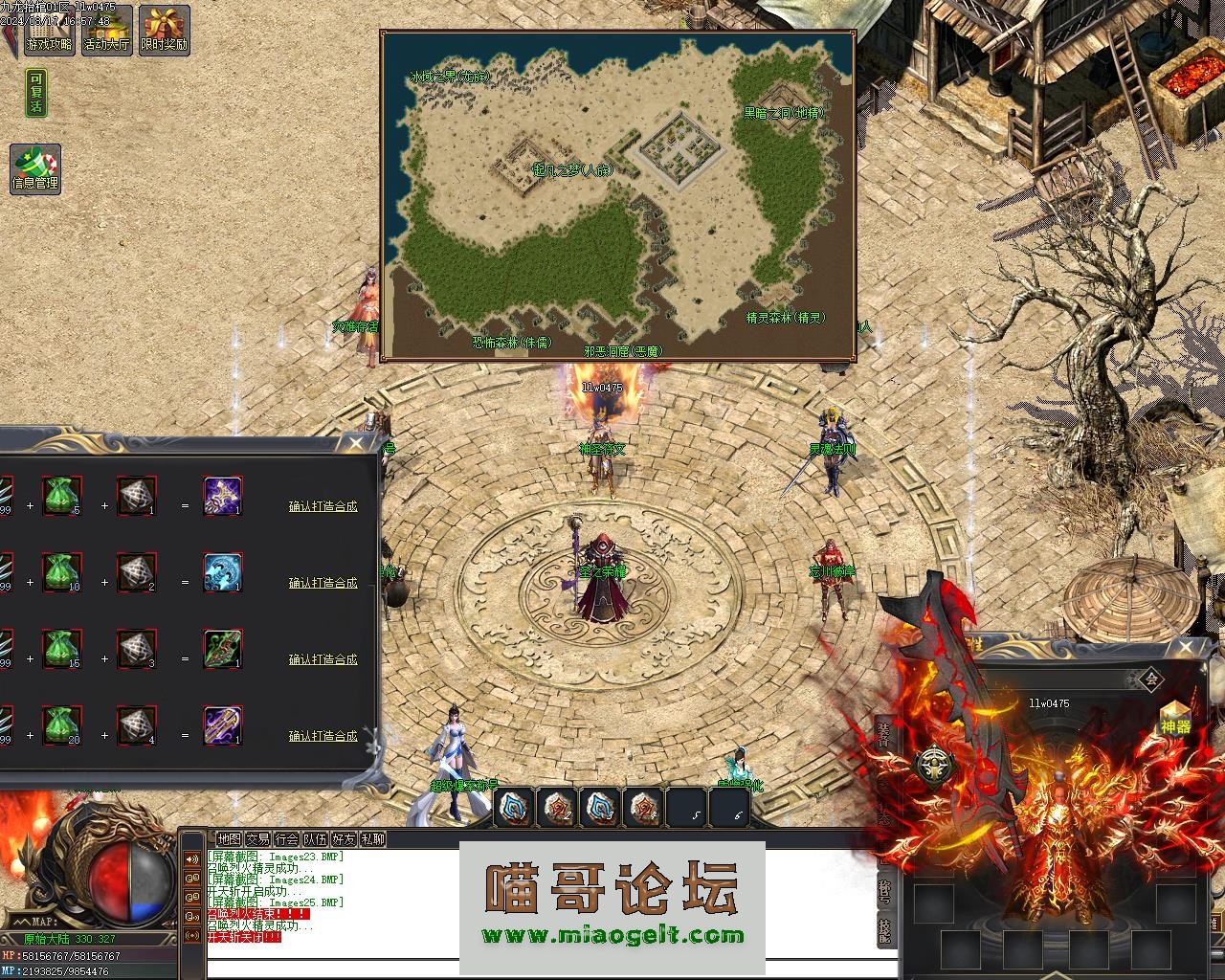Confirm crafting in the first recipe row
This screenshot has width=1225, height=980.
click(x=323, y=506)
